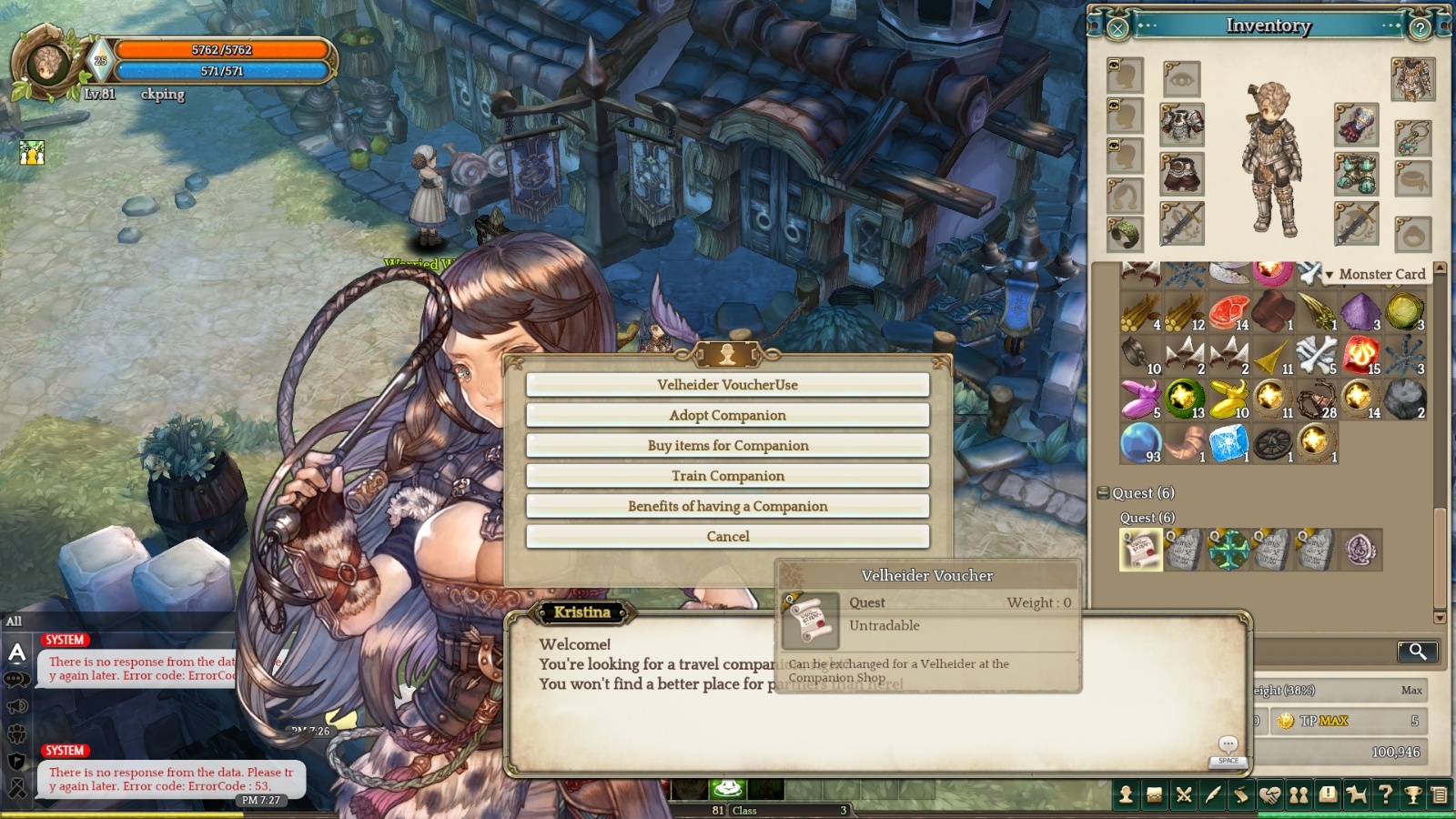Screen dimensions: 1456x819
Task: Select the blue orb stack of 93
Action: (x=1140, y=442)
